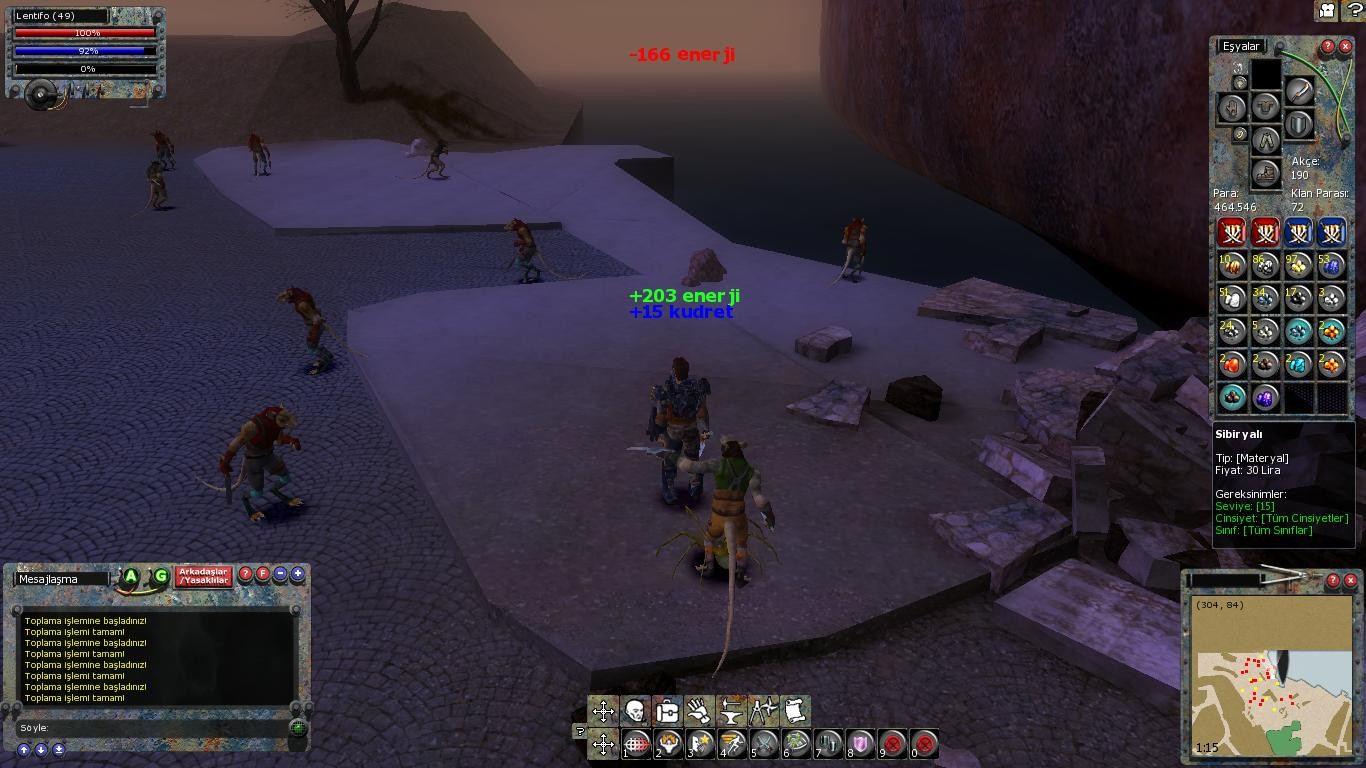The image size is (1366, 768).
Task: Select the stack of 97 yellow materials
Action: [1298, 266]
